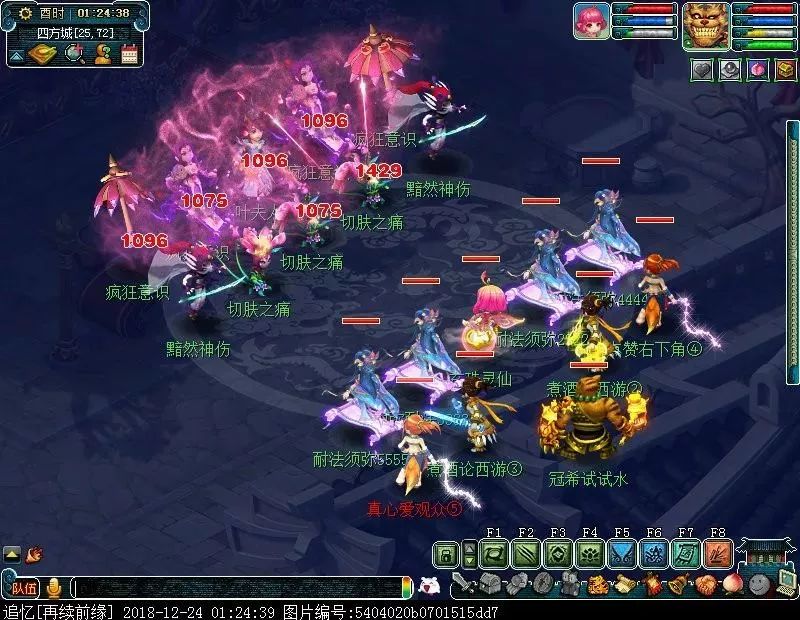Select the lion character portrait
The image size is (800, 620).
tap(705, 25)
